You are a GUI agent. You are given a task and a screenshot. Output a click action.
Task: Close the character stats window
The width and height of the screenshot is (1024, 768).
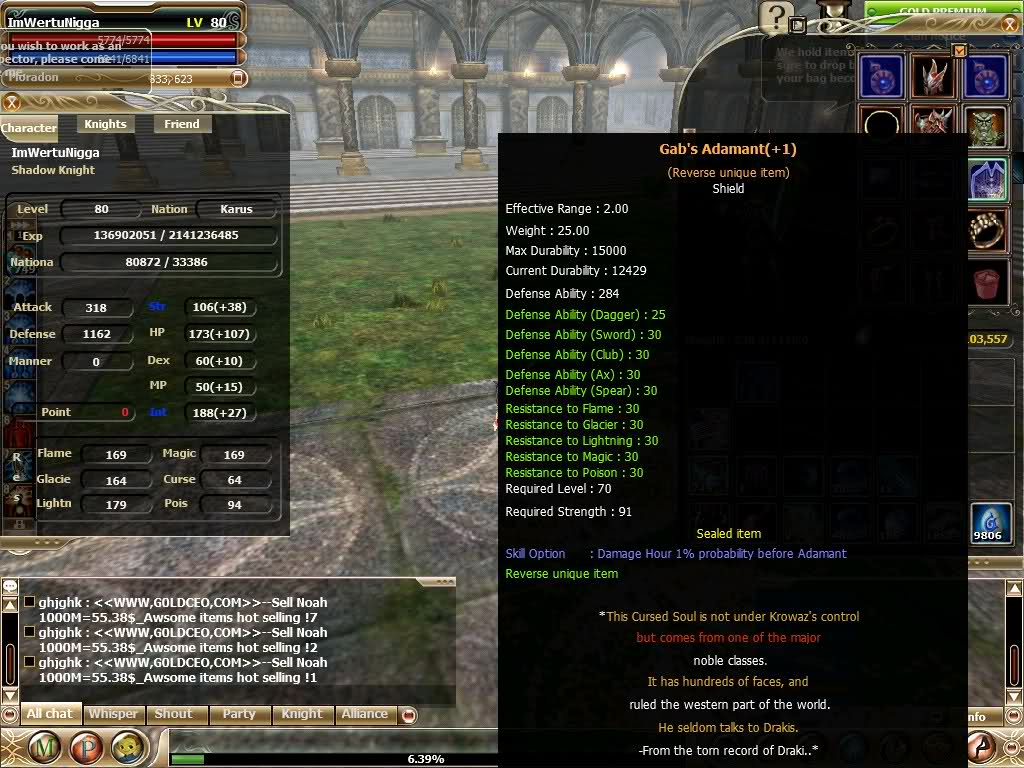coord(12,102)
